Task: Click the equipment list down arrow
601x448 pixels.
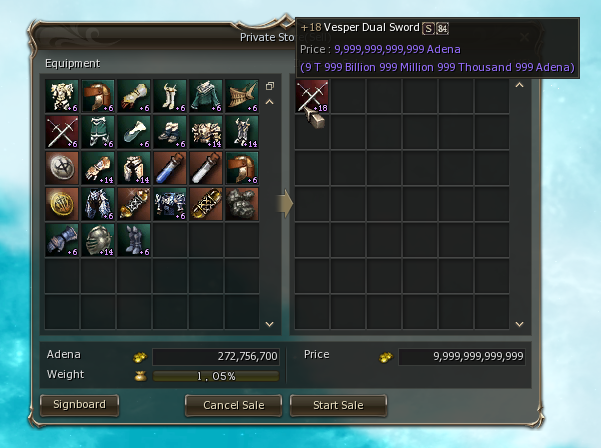Action: click(x=269, y=324)
